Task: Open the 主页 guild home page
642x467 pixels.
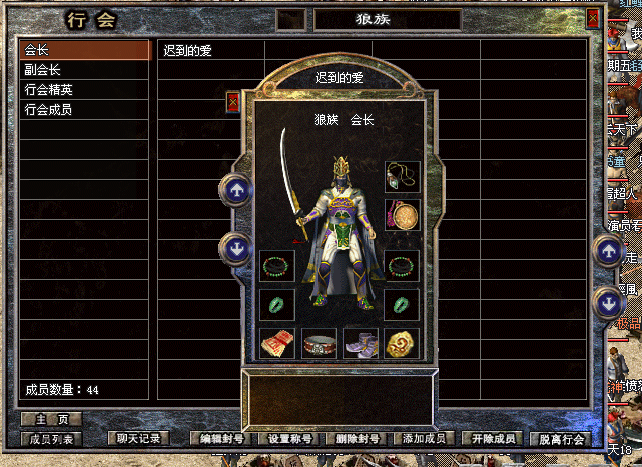Action: point(49,419)
